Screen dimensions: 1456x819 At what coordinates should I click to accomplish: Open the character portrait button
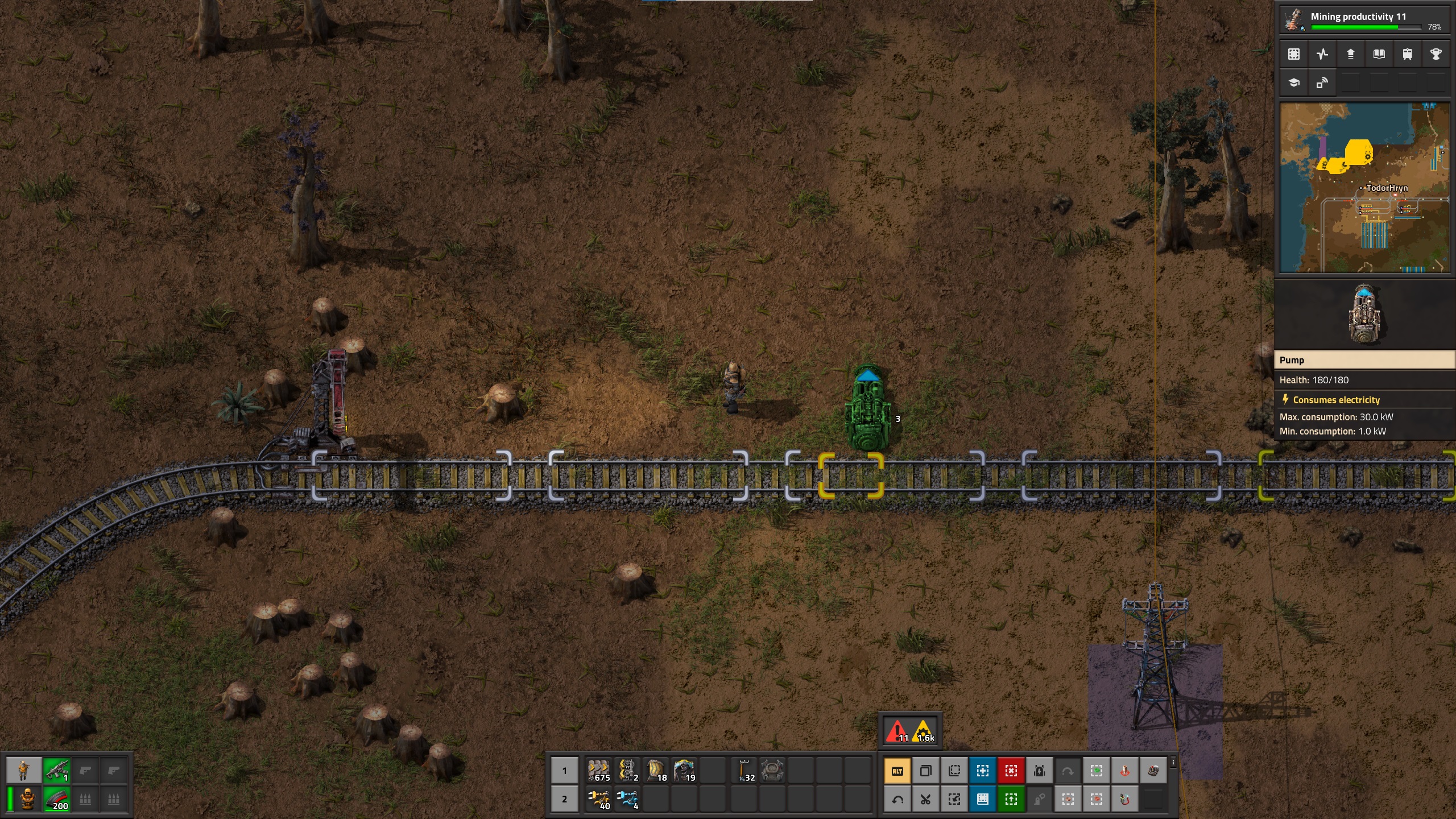[x=23, y=771]
